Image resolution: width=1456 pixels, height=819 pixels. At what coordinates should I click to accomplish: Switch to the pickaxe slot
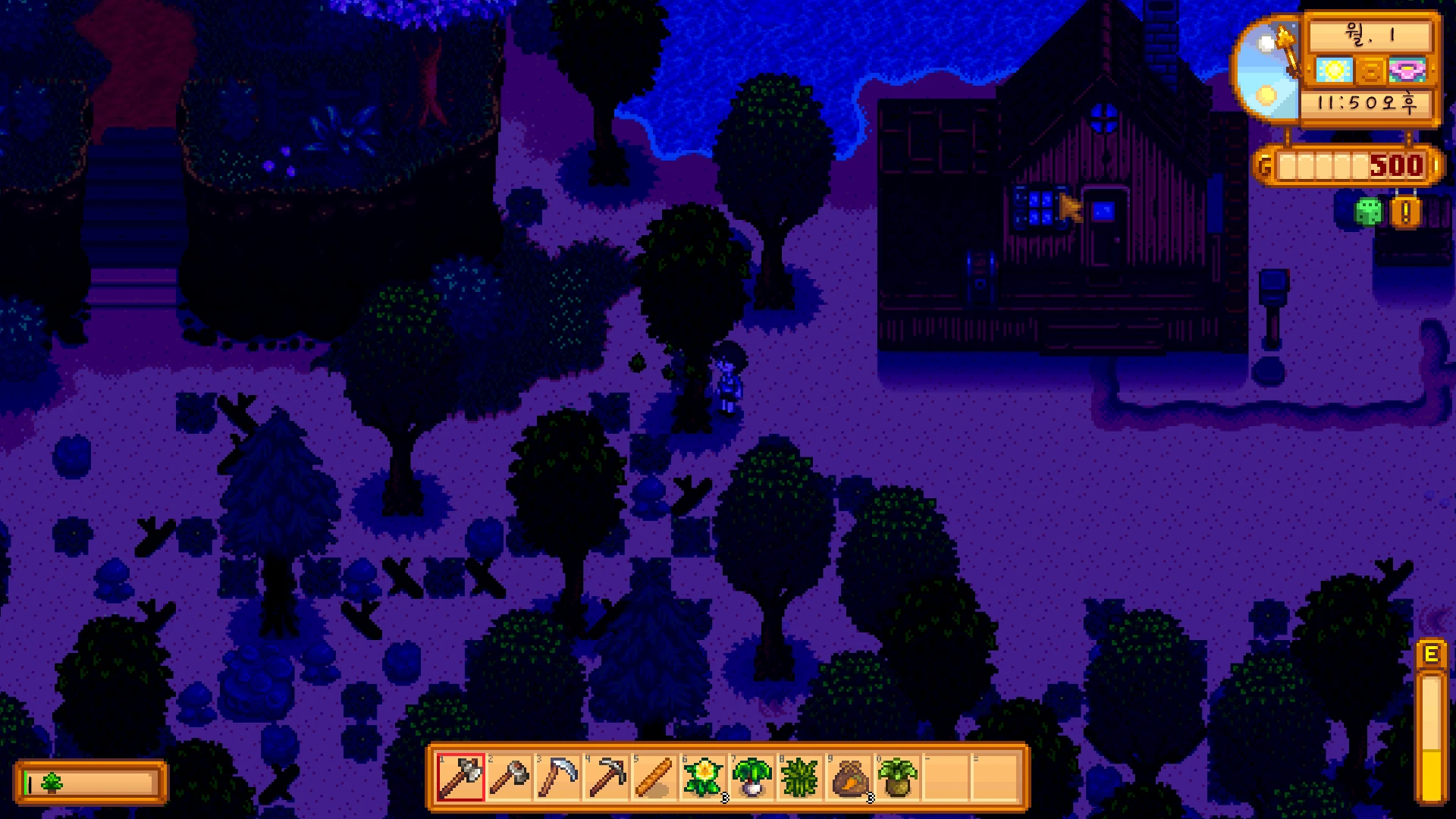(x=606, y=777)
